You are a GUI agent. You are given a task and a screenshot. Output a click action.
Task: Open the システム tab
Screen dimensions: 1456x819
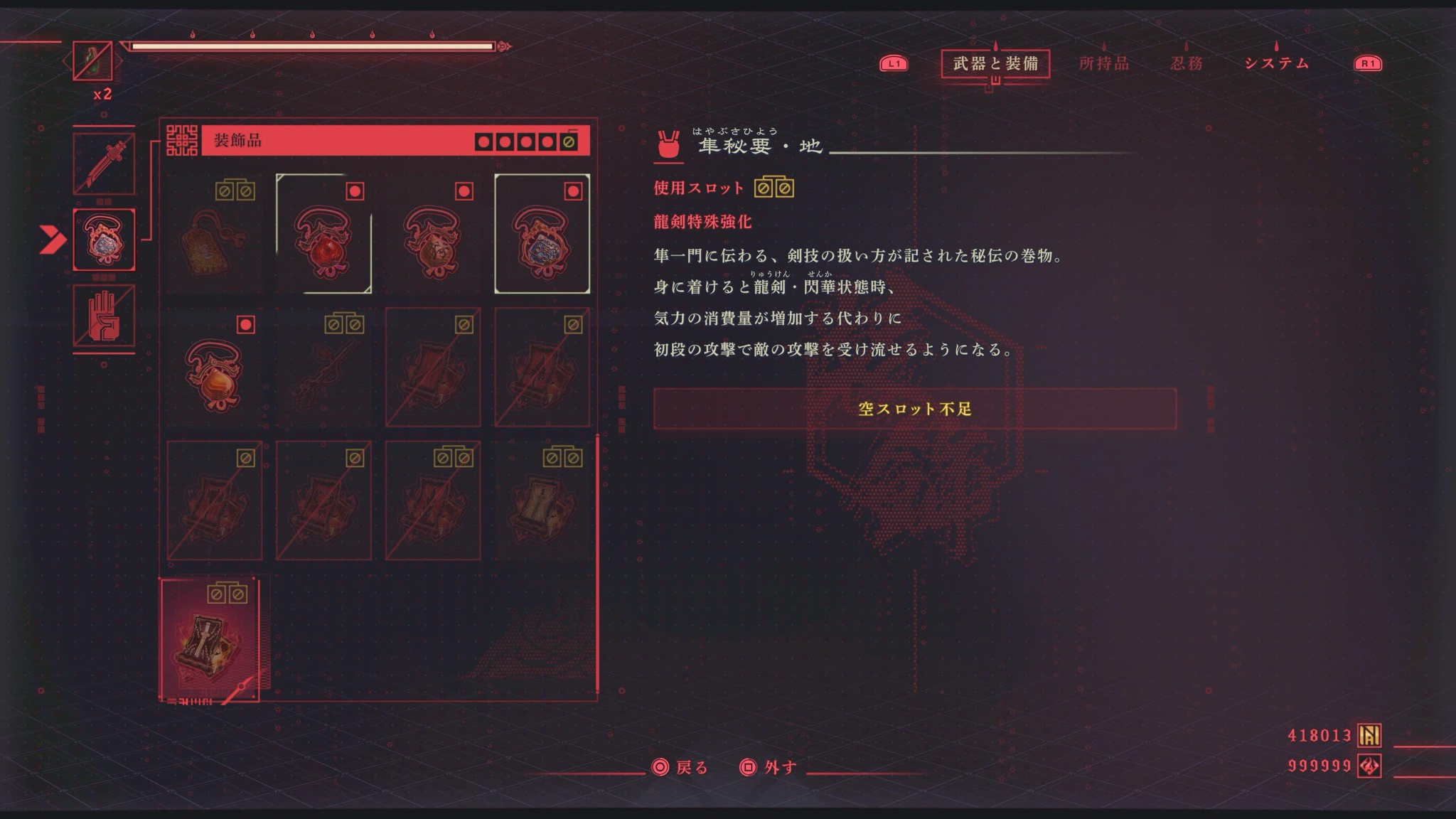pos(1277,64)
